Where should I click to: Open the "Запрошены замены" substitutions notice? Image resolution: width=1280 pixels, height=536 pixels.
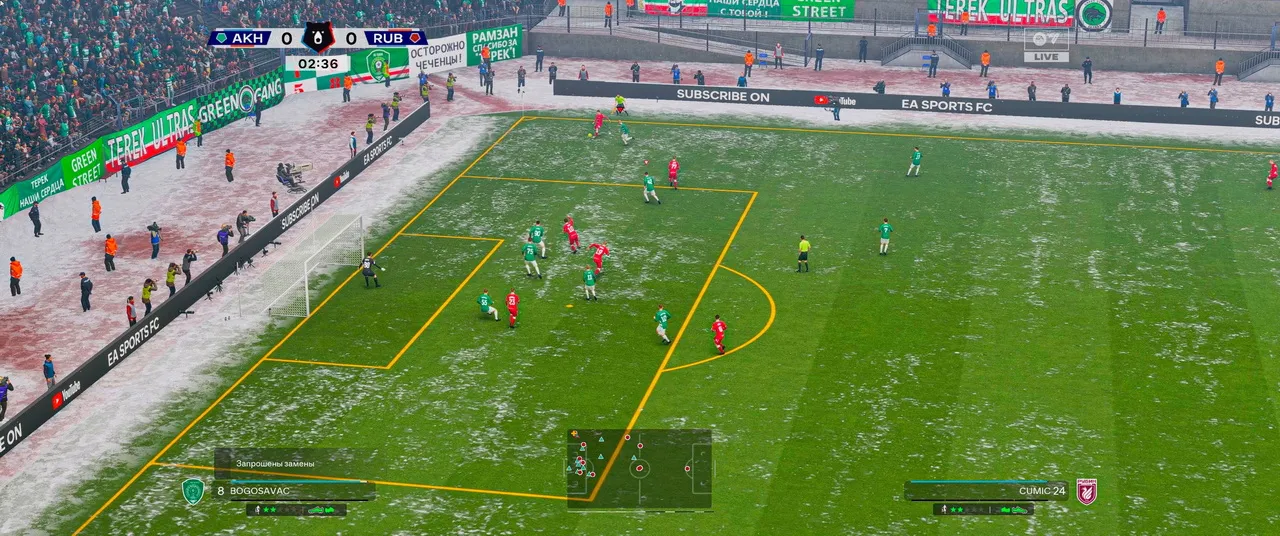(276, 464)
